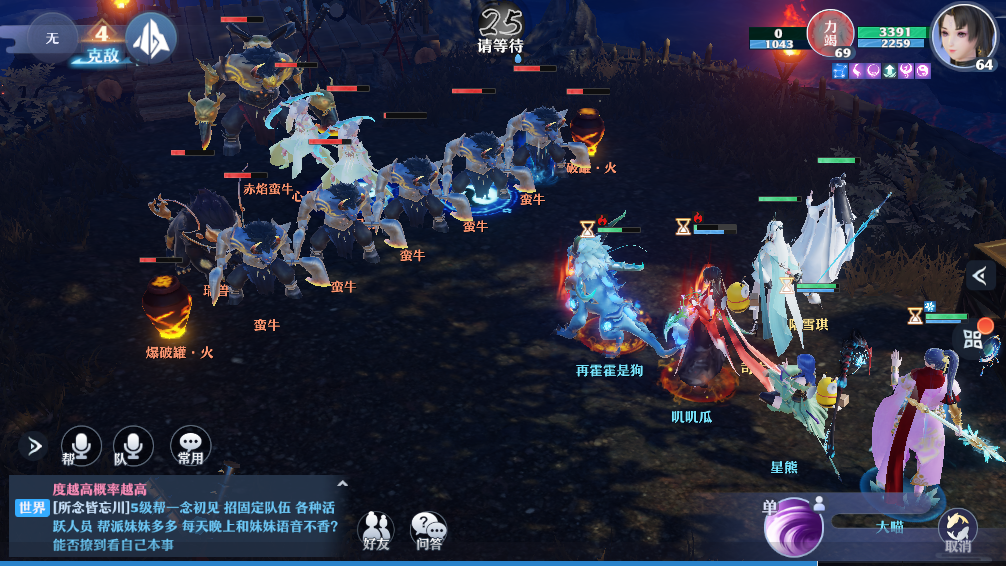This screenshot has height=566, width=1006.
Task: Inspect the blue constellation buff icon
Action: [x=839, y=71]
